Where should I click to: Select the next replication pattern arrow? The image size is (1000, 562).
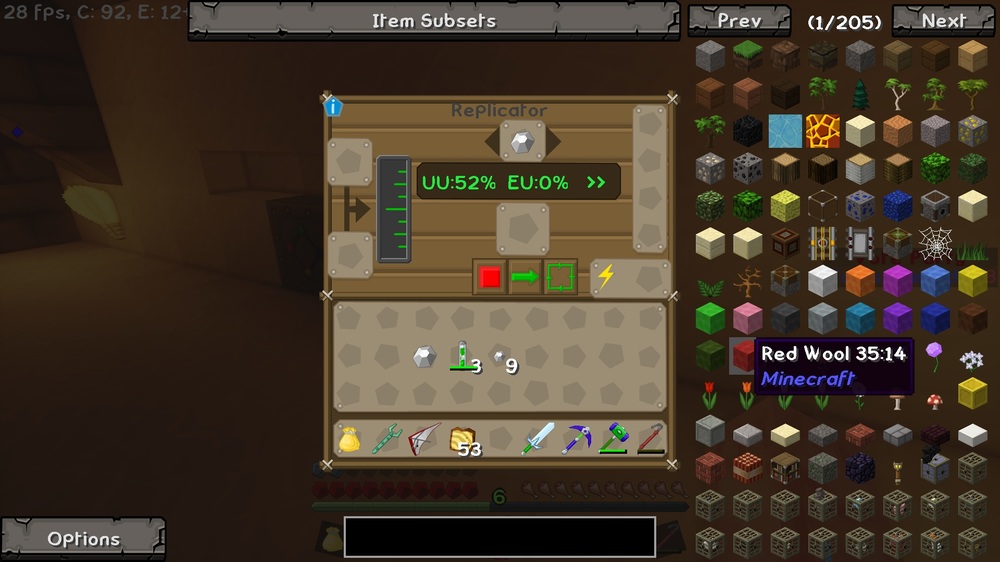click(x=553, y=142)
